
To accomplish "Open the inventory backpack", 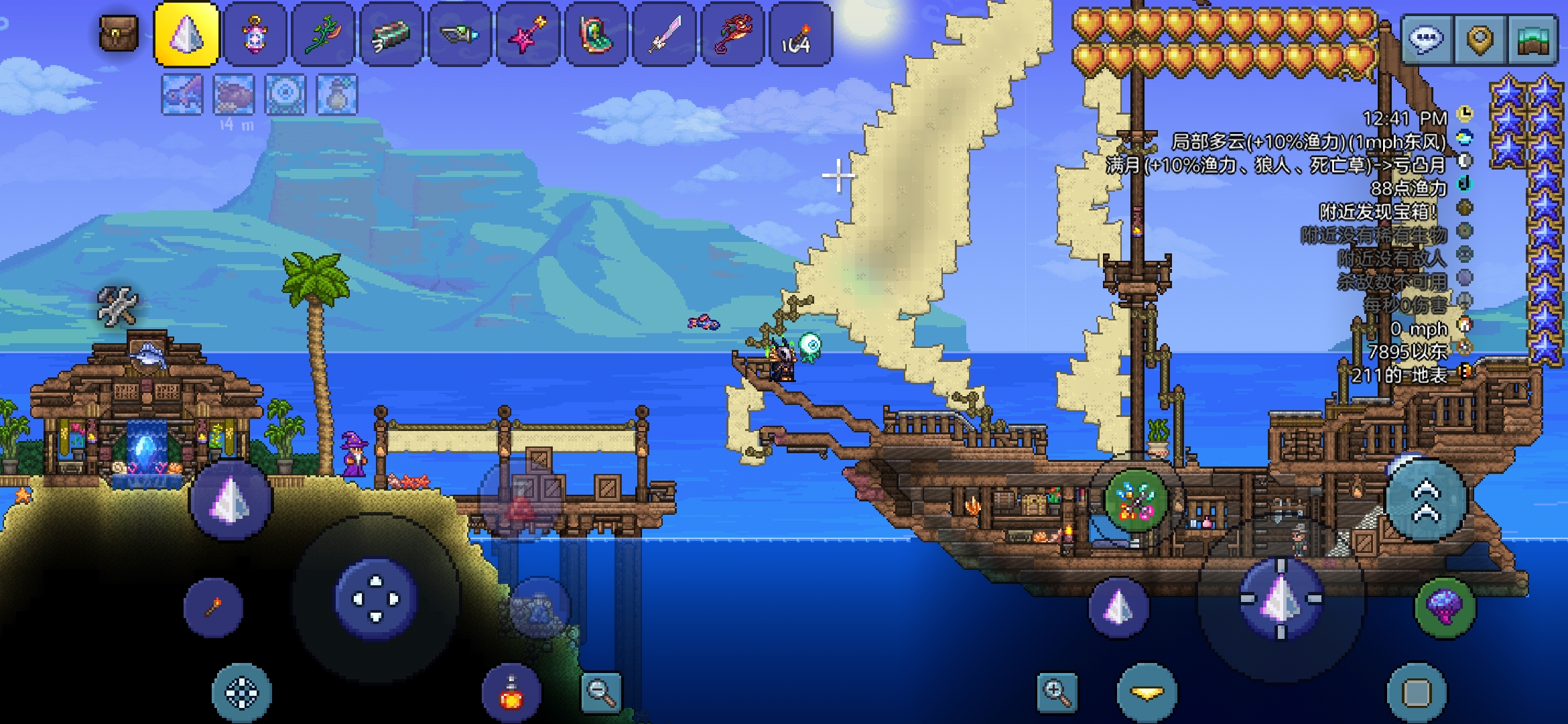I will point(119,34).
